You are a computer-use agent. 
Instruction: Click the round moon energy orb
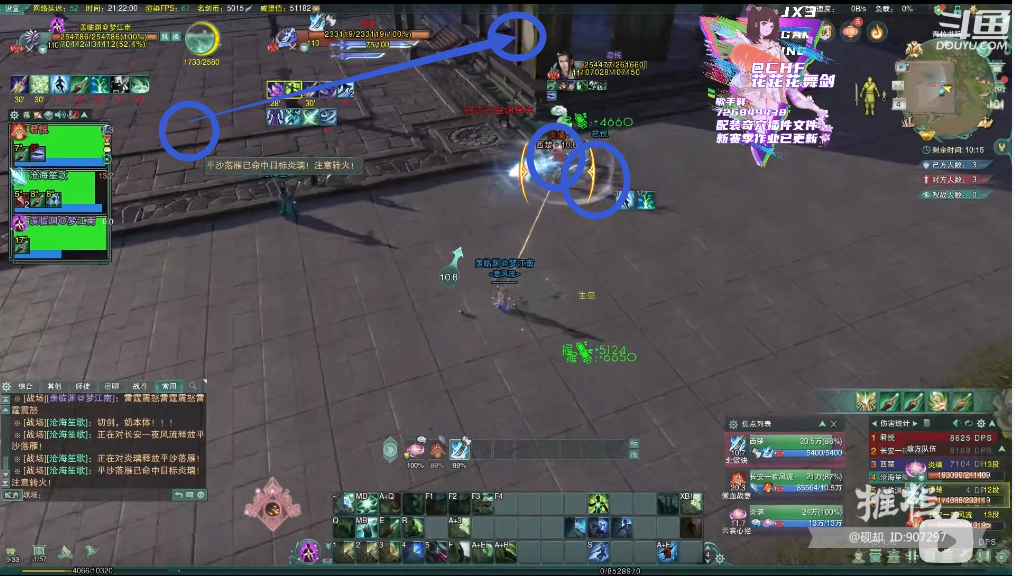203,40
